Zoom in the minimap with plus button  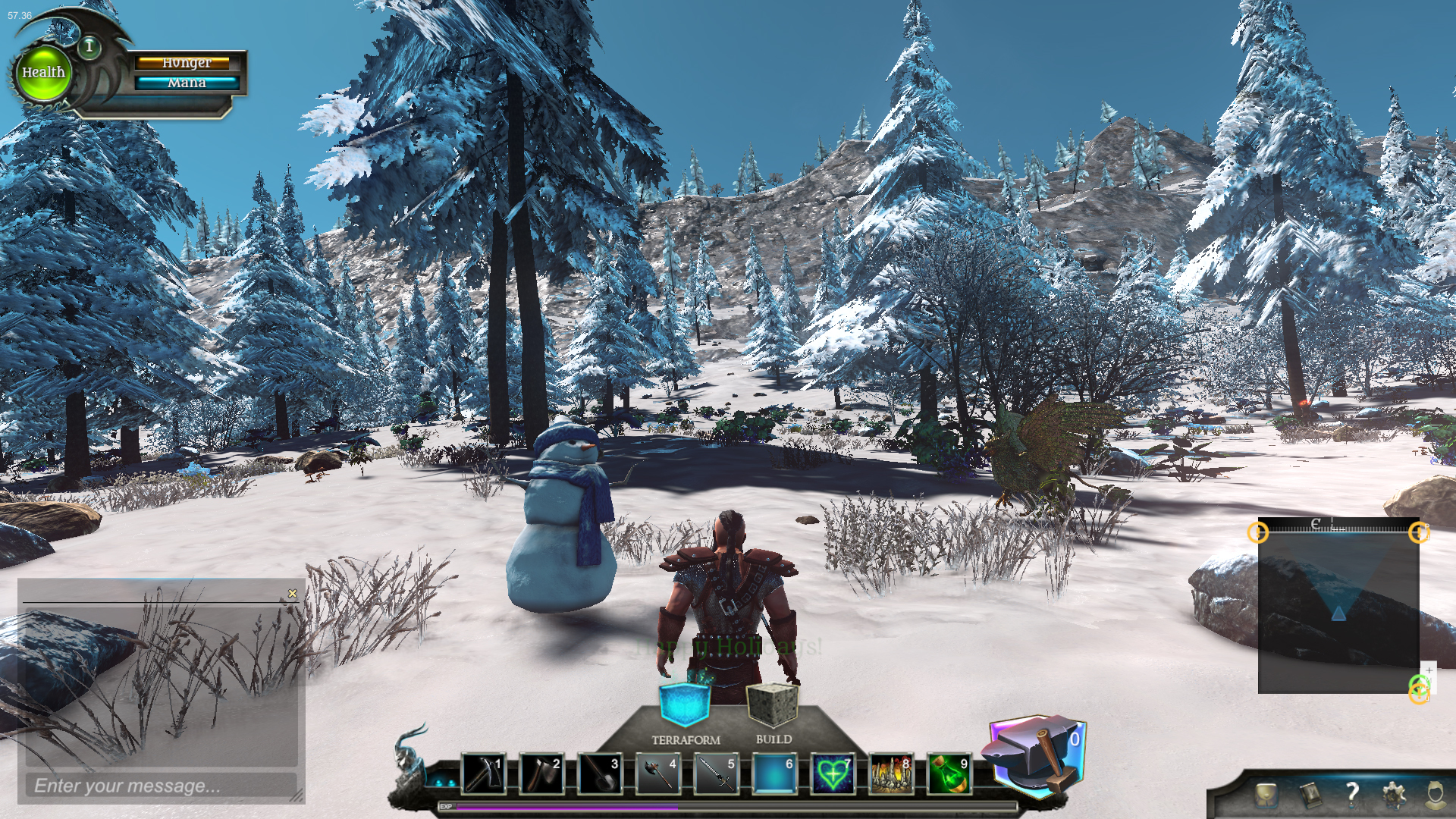(x=1429, y=670)
